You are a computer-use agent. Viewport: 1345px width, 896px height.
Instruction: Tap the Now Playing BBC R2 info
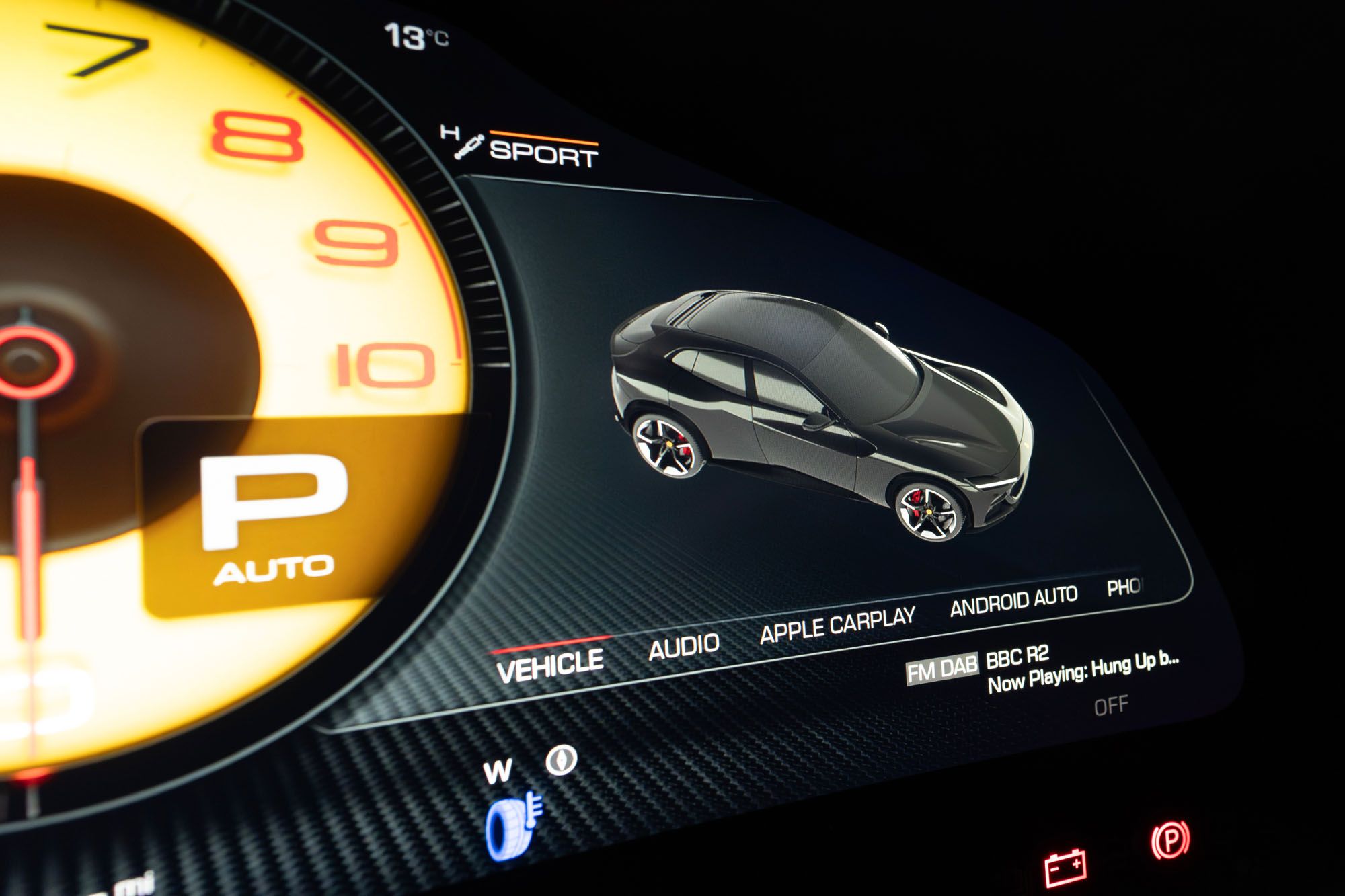(x=1081, y=669)
